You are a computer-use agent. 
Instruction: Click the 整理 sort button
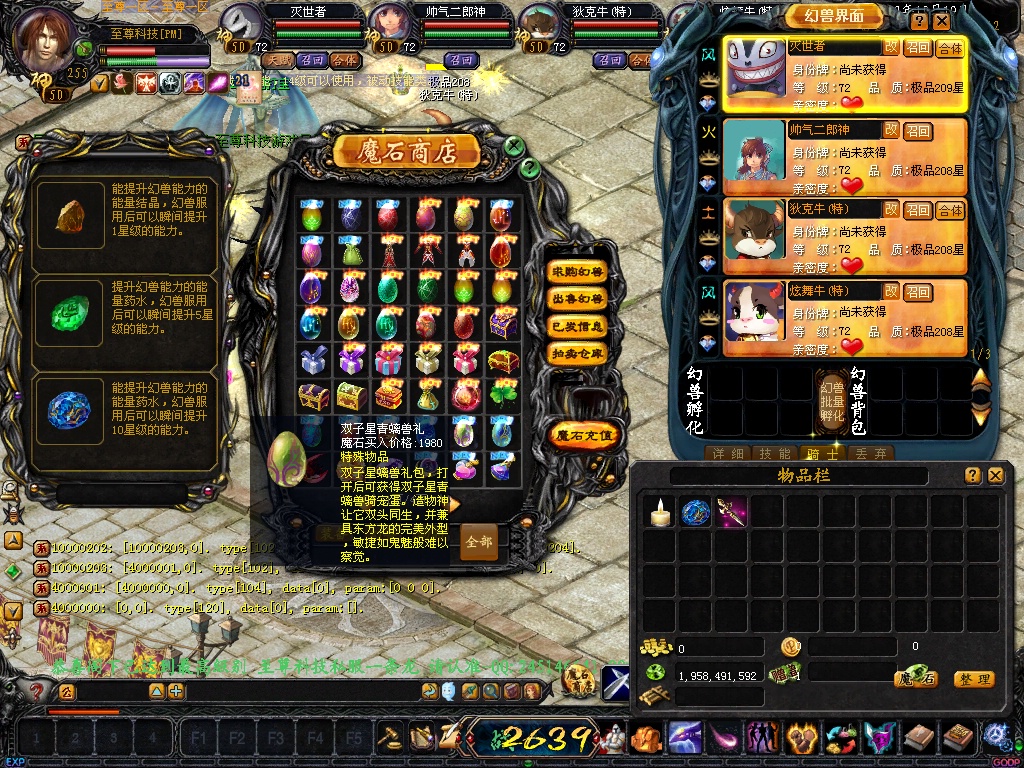coord(973,679)
